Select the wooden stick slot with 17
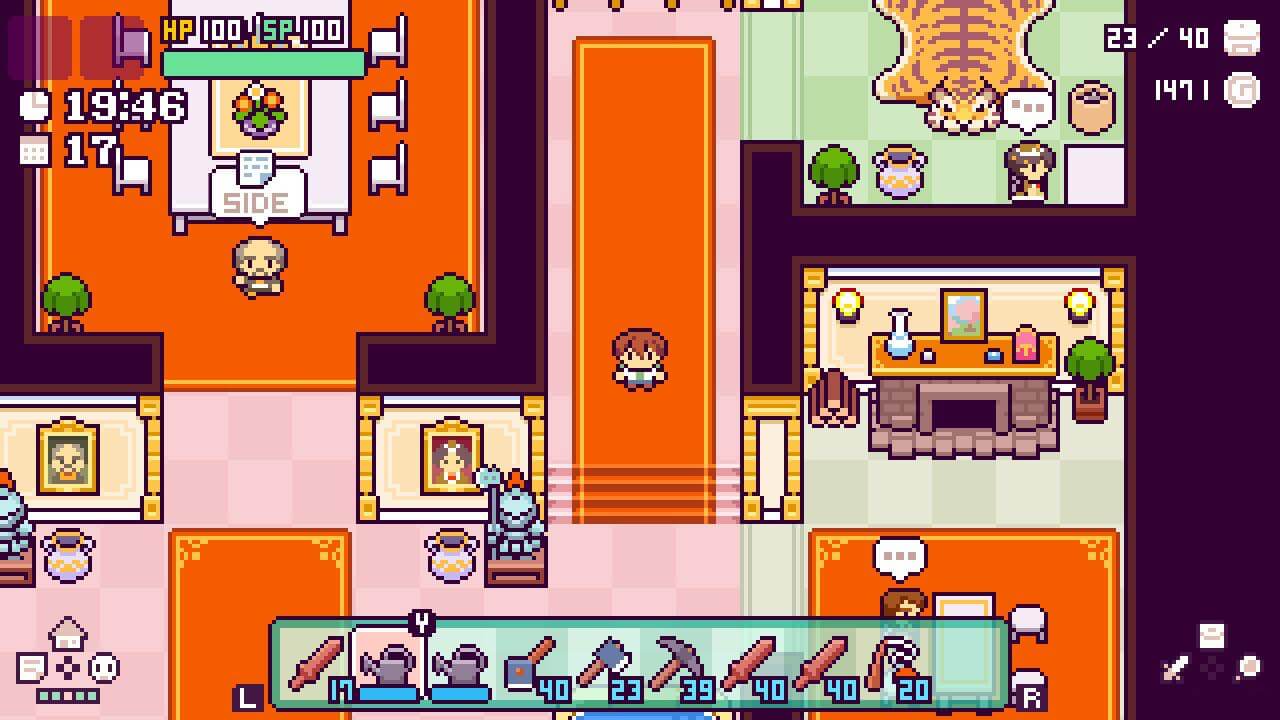The image size is (1280, 720). (317, 662)
